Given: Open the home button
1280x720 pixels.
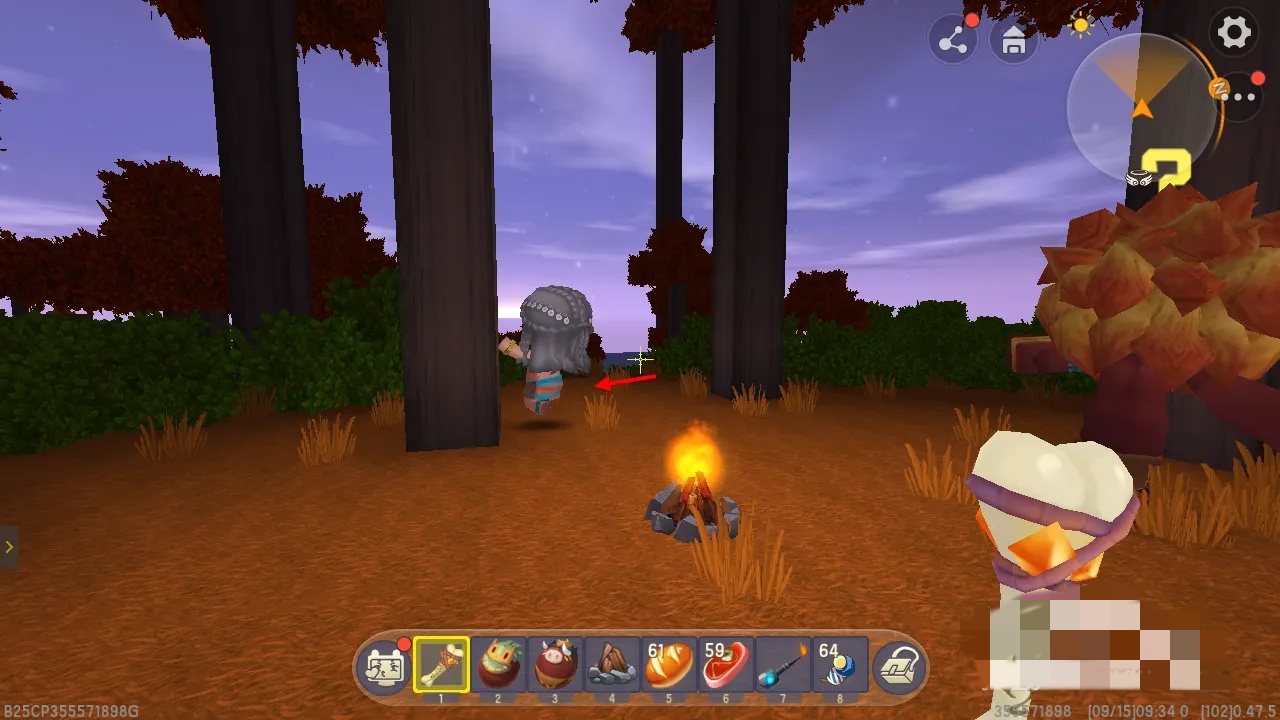Looking at the screenshot, I should [1013, 41].
